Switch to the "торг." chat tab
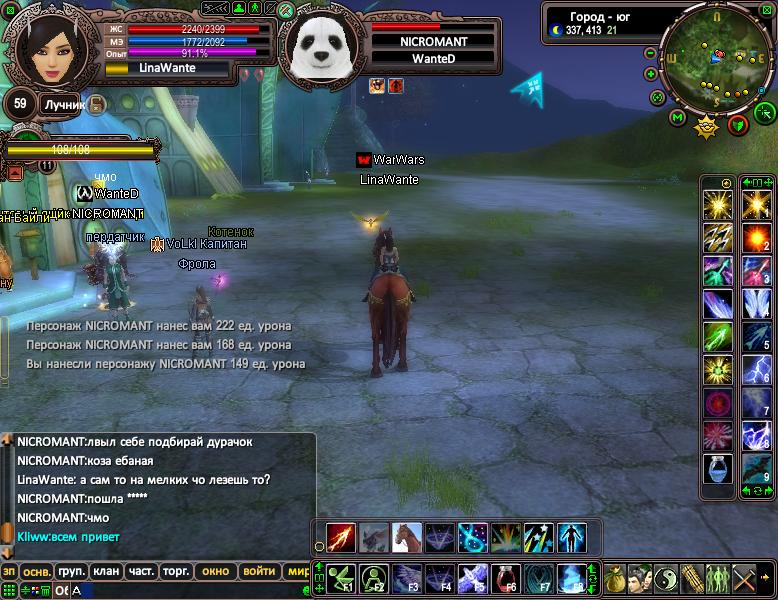Viewport: 778px width, 600px height. (x=176, y=572)
